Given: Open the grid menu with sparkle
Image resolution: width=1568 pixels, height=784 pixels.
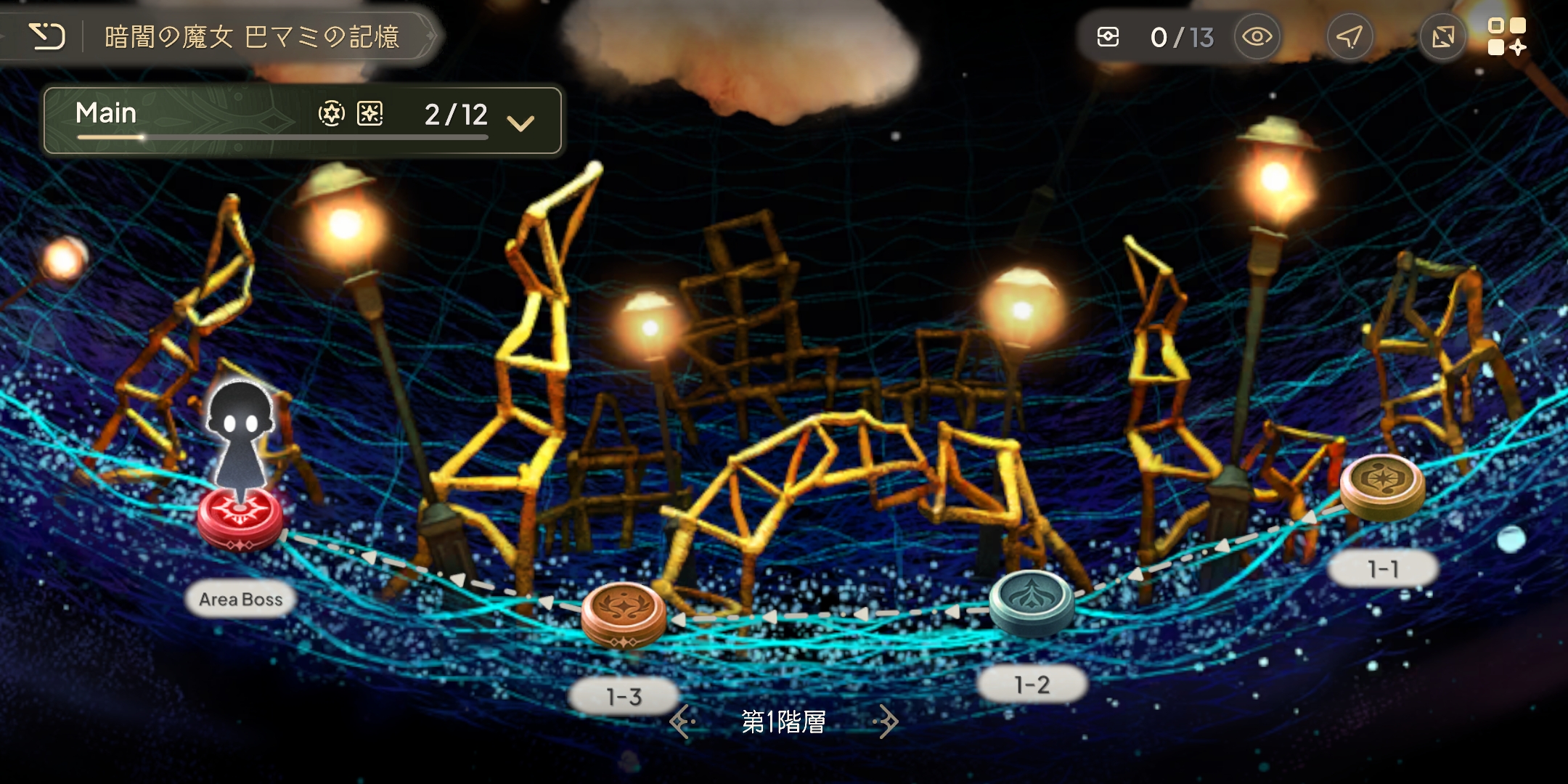Looking at the screenshot, I should tap(1507, 37).
